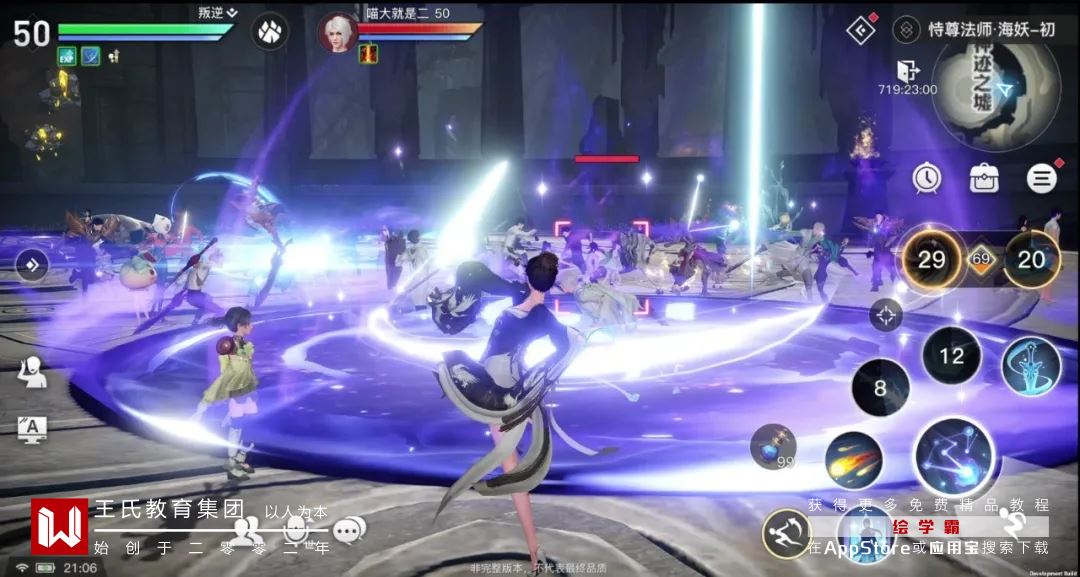Select target portrait 喵大就是二

click(x=337, y=31)
